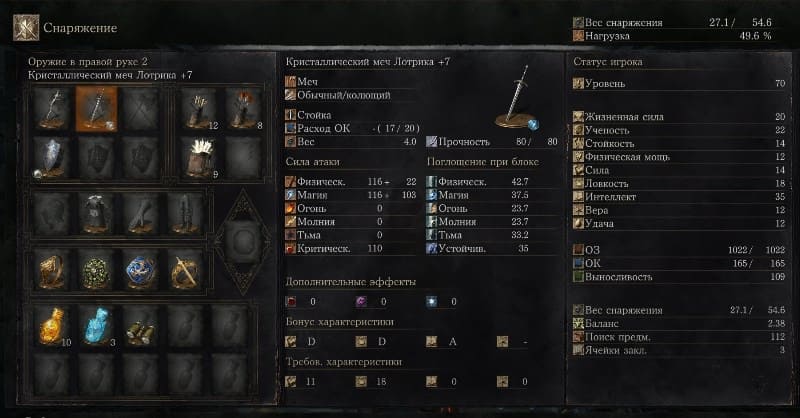Select the highlighted Lothric crystal sword slot
The height and width of the screenshot is (418, 800).
98,108
